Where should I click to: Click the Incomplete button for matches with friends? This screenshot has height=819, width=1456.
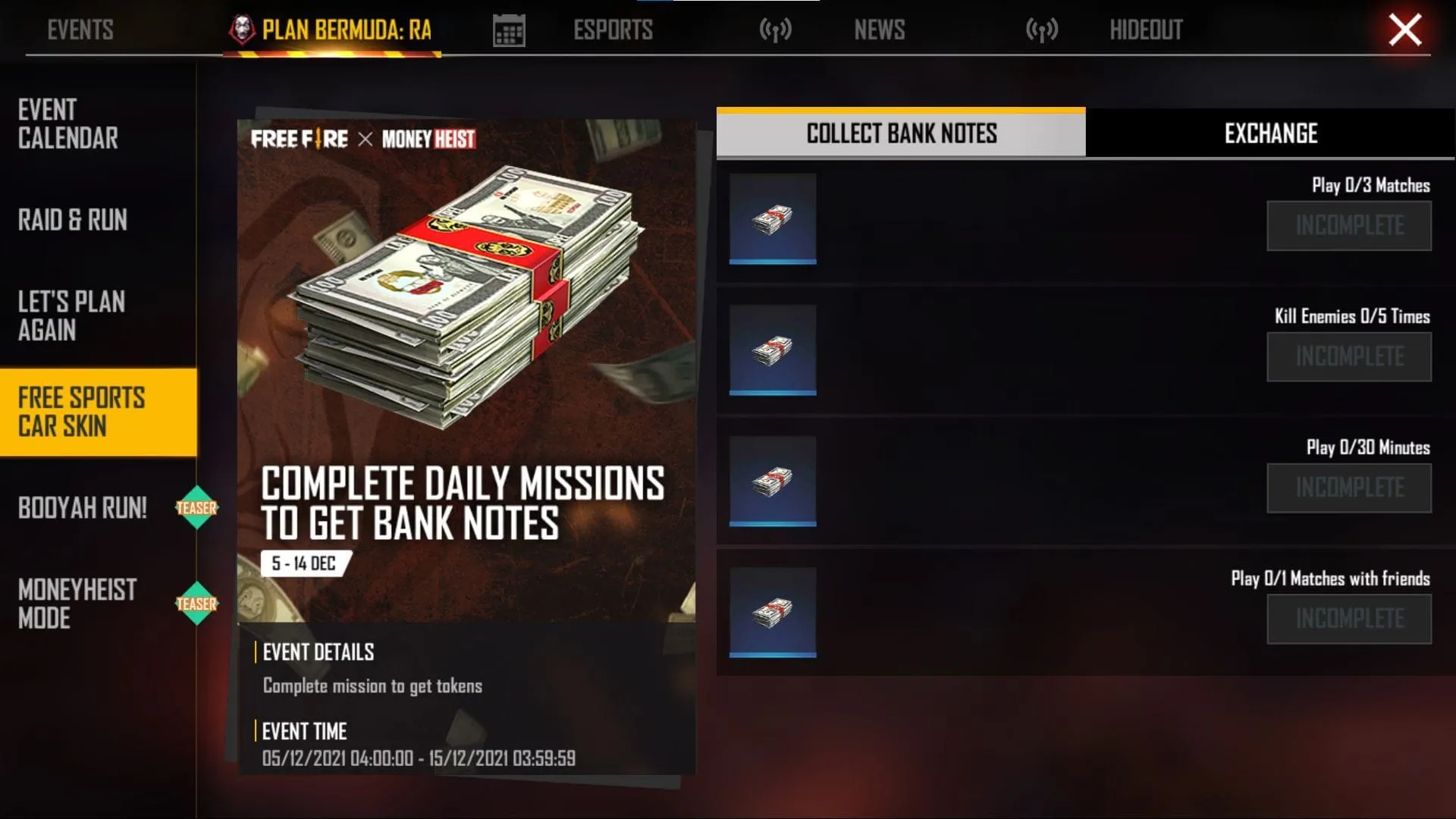click(x=1349, y=618)
